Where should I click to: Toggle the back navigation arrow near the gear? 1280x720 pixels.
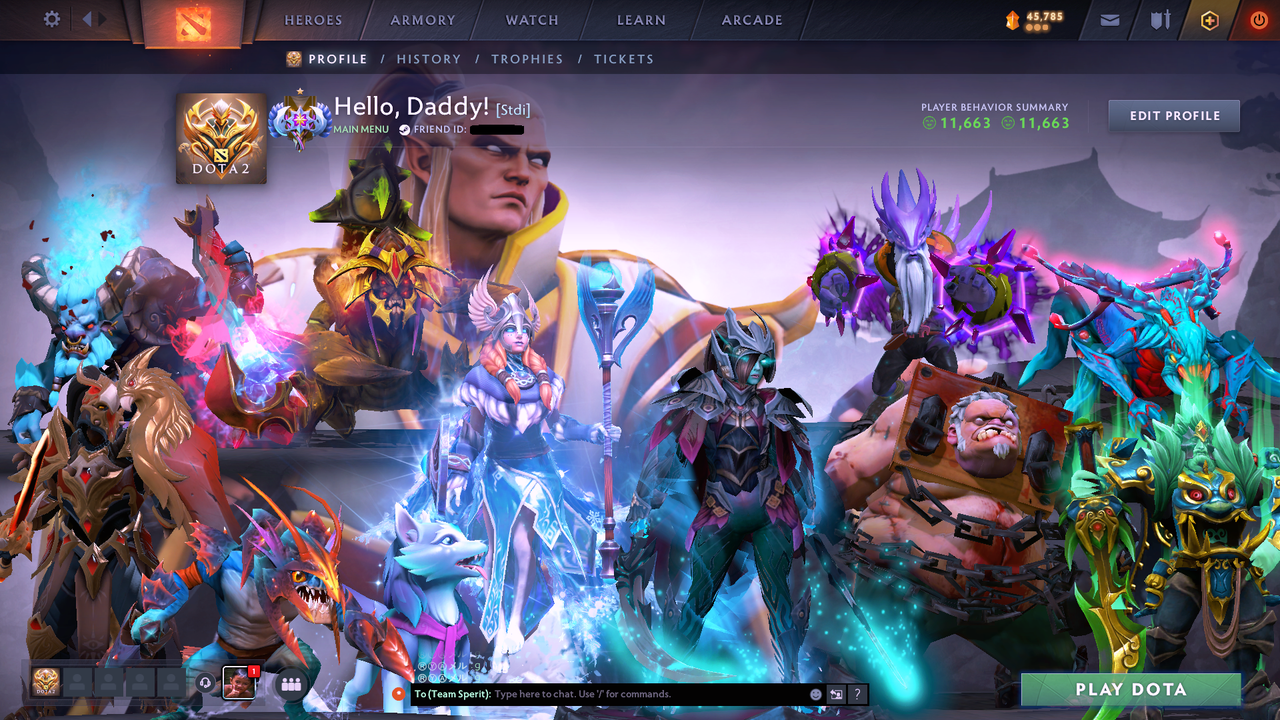click(x=86, y=17)
